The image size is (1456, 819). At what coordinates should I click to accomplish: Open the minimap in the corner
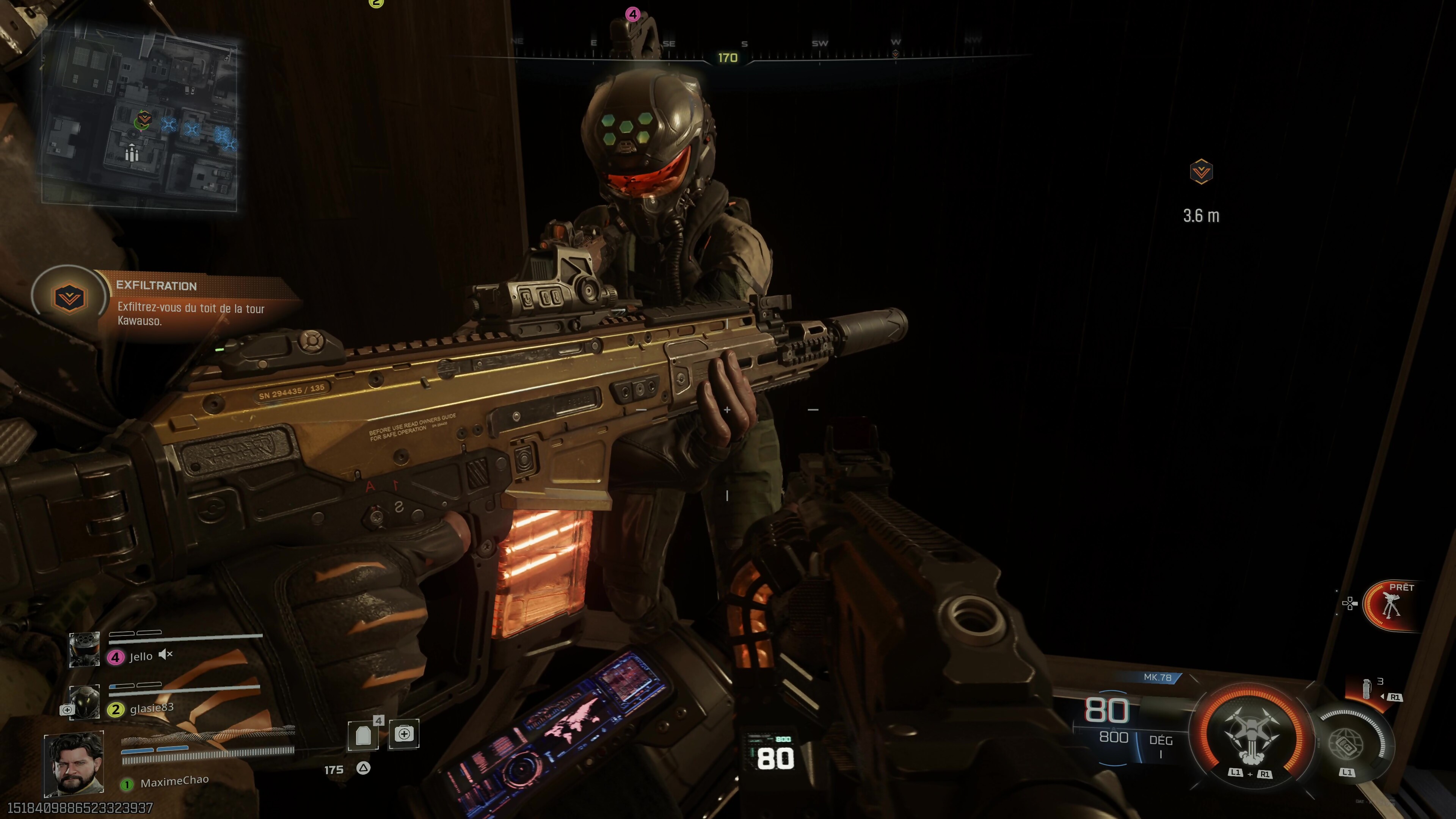point(140,120)
